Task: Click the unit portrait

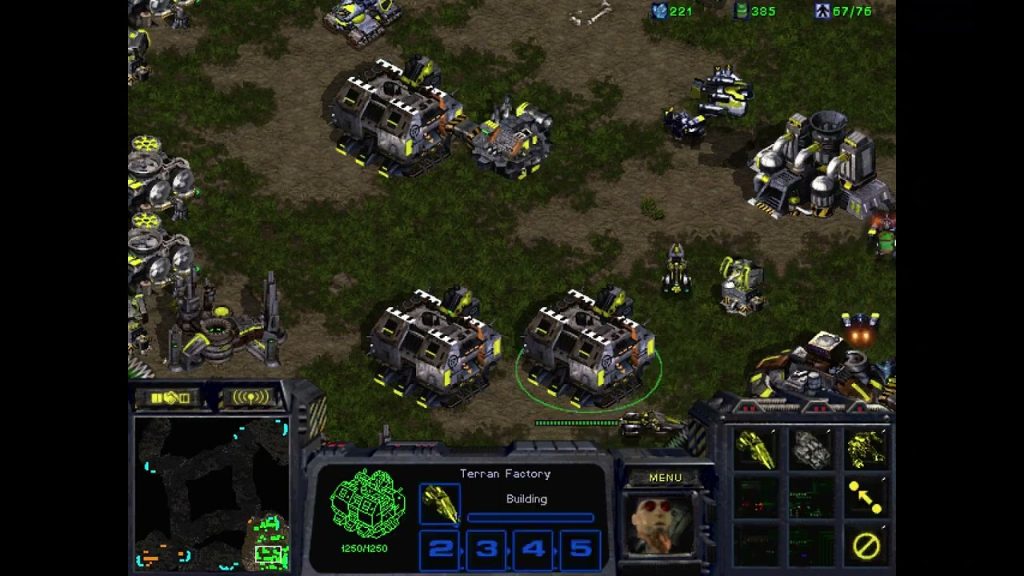Action: click(661, 524)
